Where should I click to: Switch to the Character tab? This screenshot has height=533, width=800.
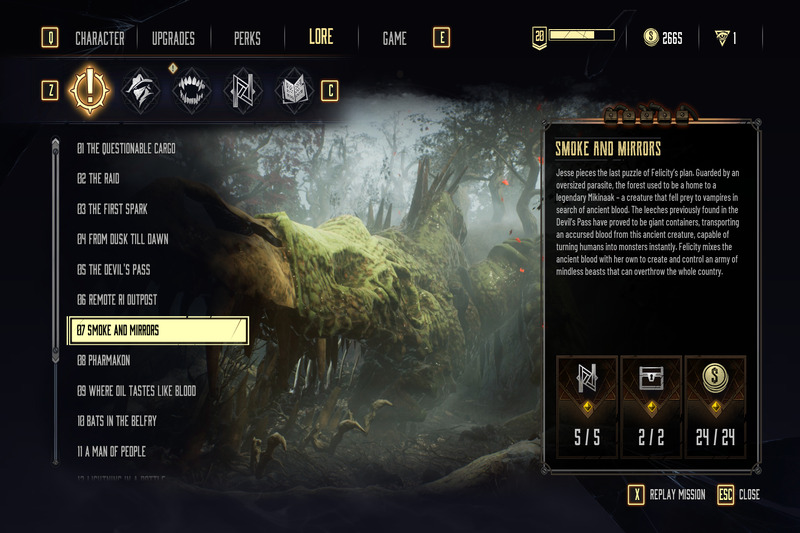tap(99, 39)
